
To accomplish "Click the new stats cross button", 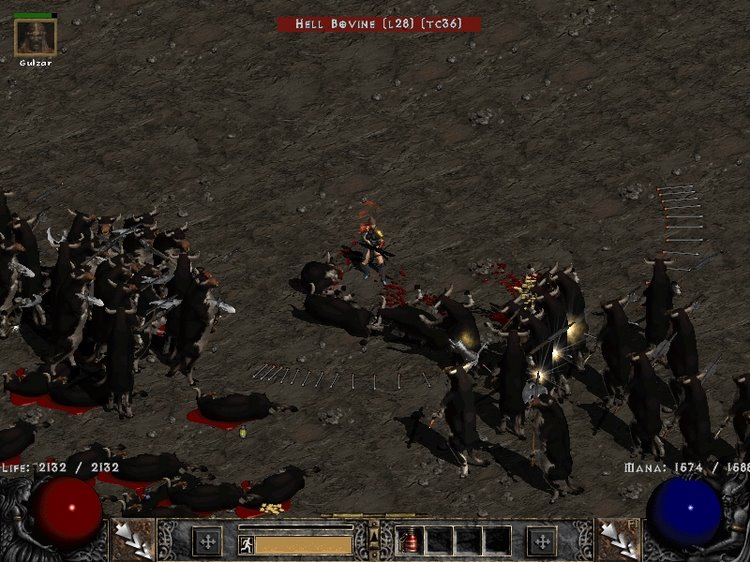I will (207, 541).
